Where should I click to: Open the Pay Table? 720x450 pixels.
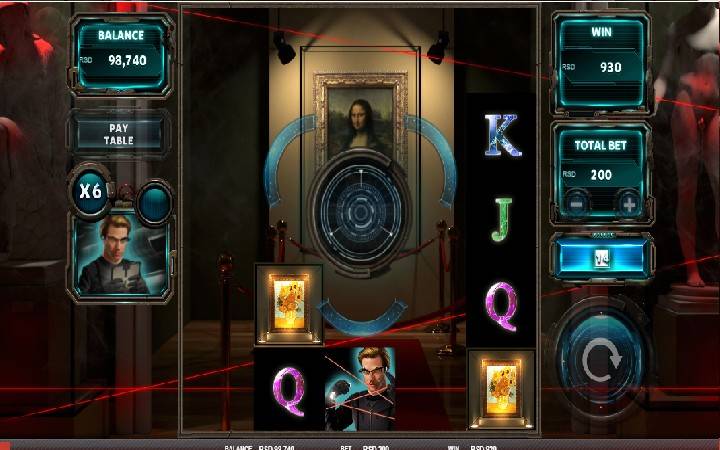[118, 135]
